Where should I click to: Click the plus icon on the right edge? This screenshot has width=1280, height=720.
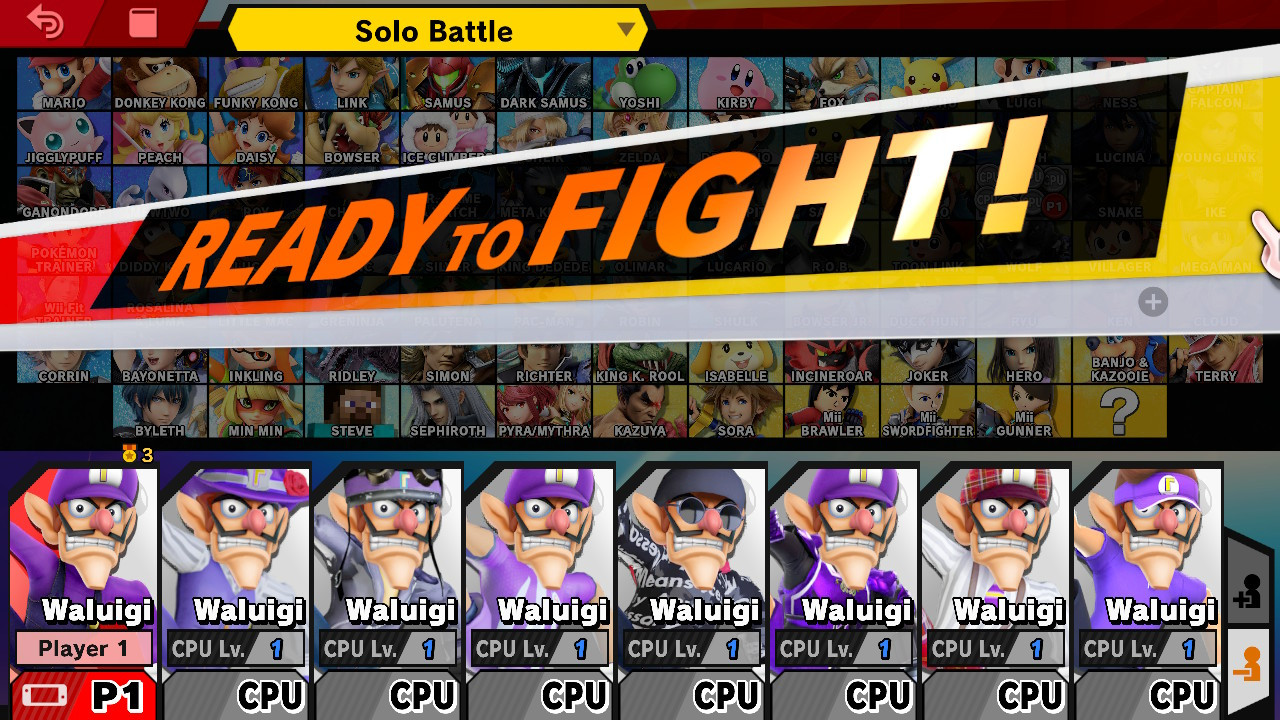click(x=1154, y=302)
